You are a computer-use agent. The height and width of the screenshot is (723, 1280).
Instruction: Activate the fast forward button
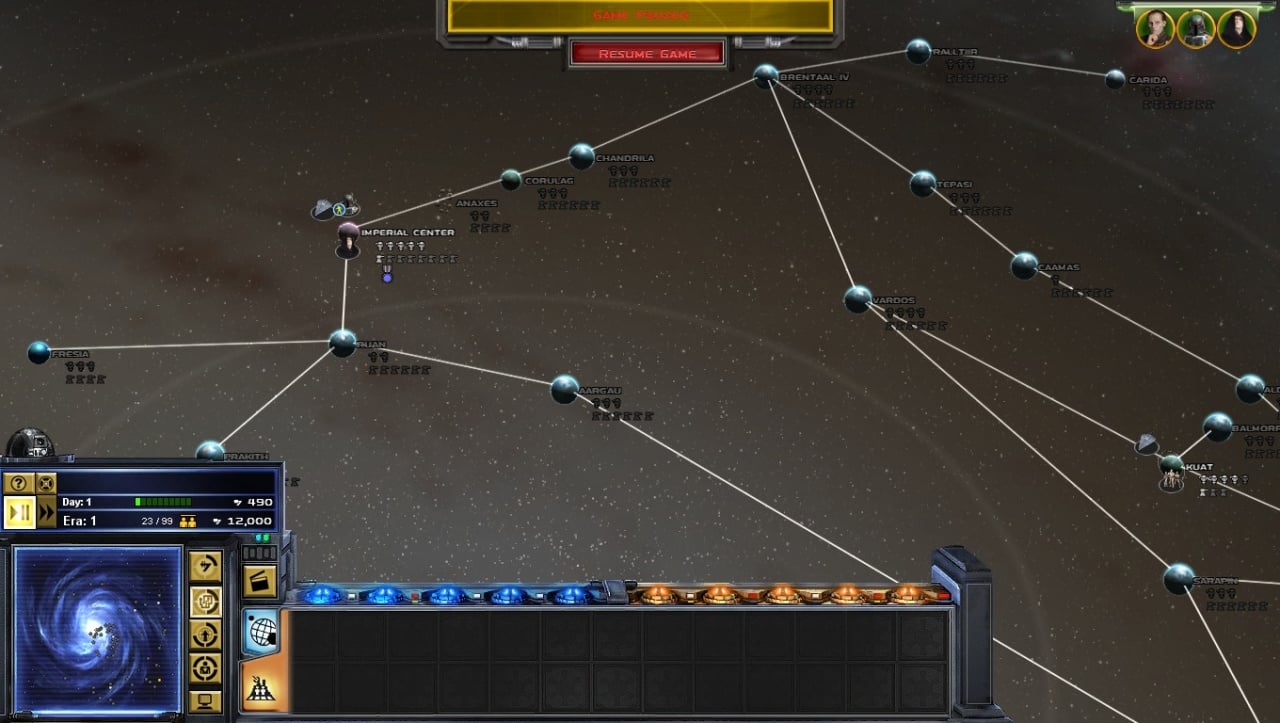click(47, 513)
